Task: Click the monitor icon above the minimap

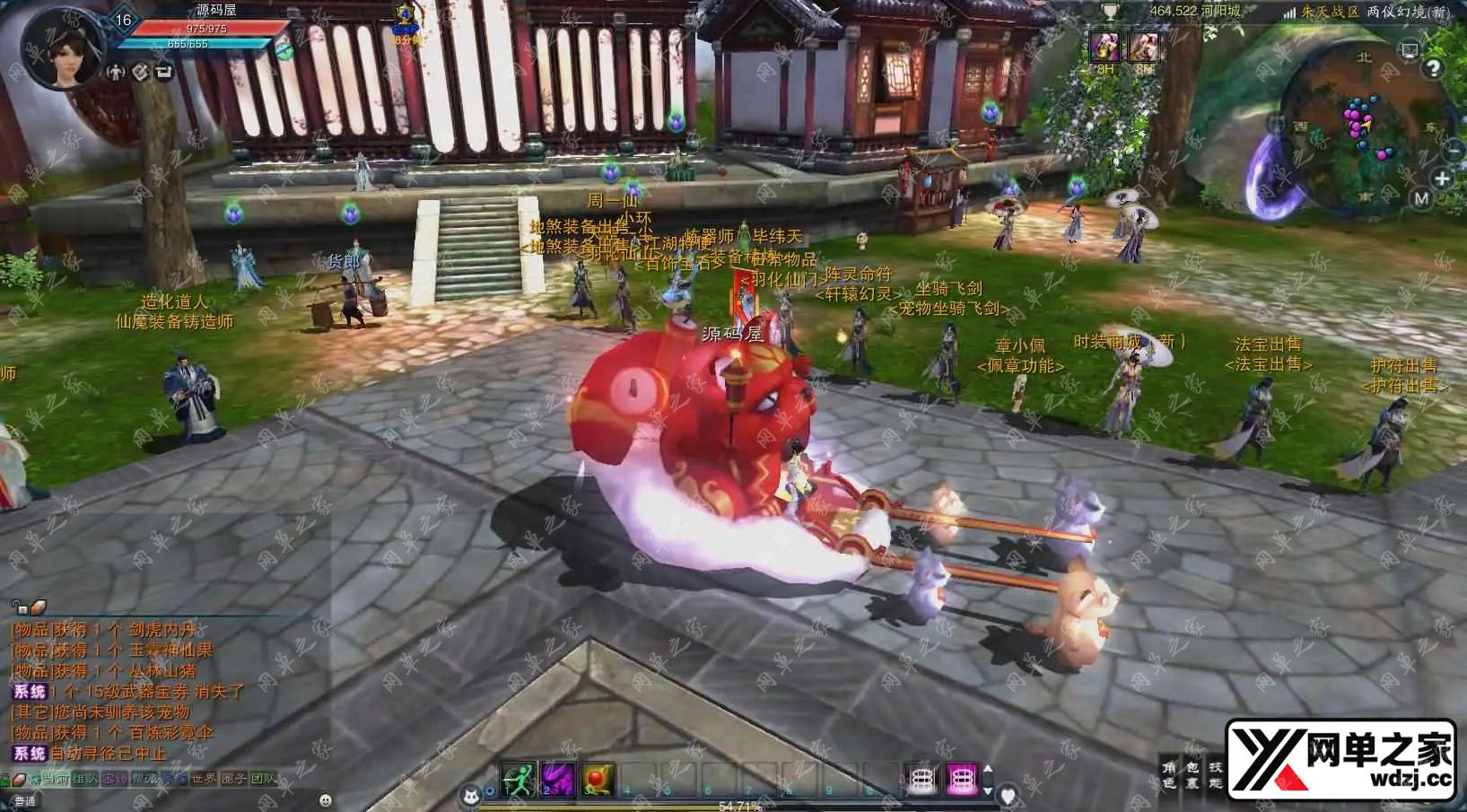Action: pyautogui.click(x=1410, y=49)
